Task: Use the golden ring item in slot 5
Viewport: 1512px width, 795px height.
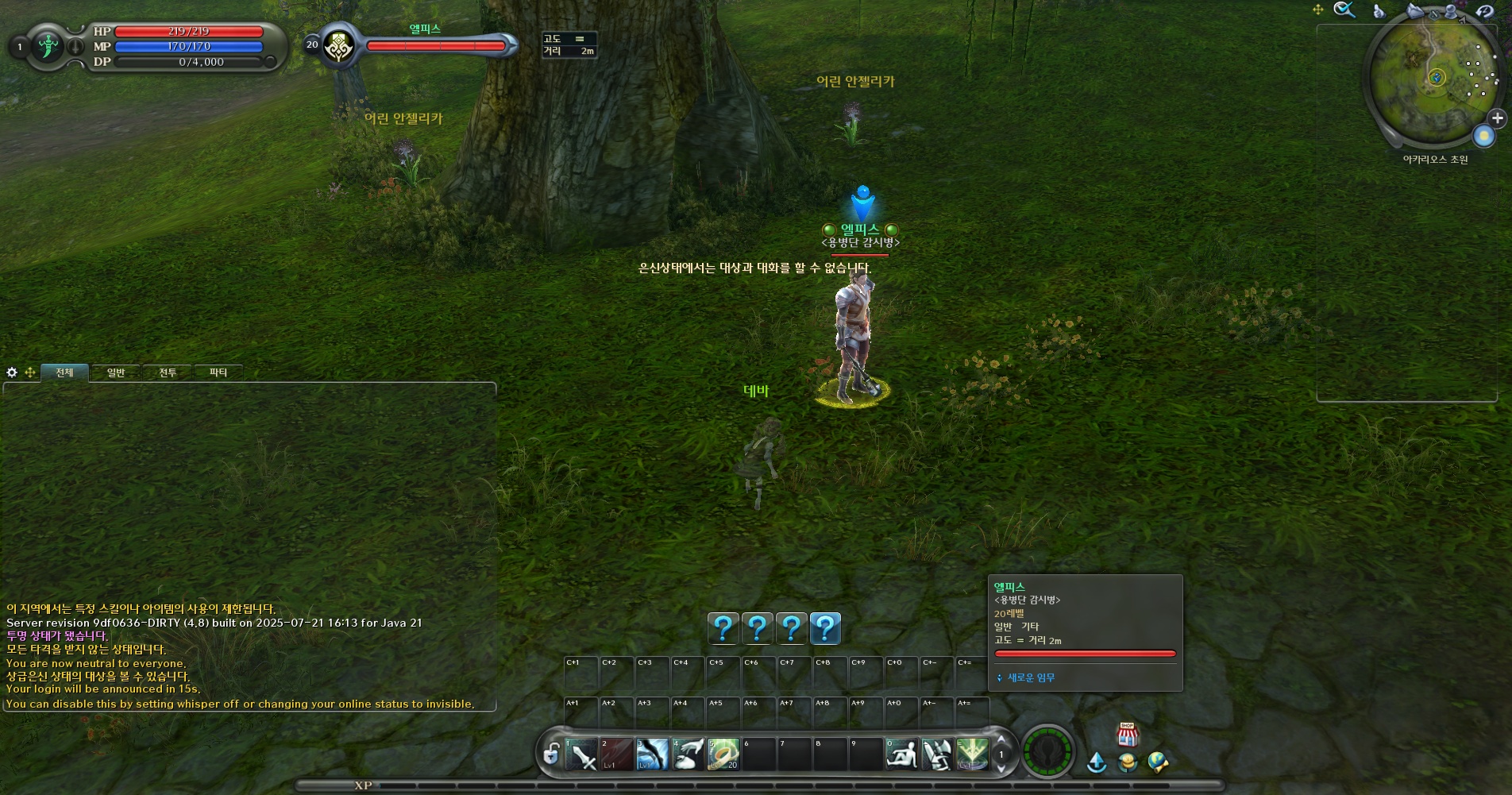Action: coord(723,754)
